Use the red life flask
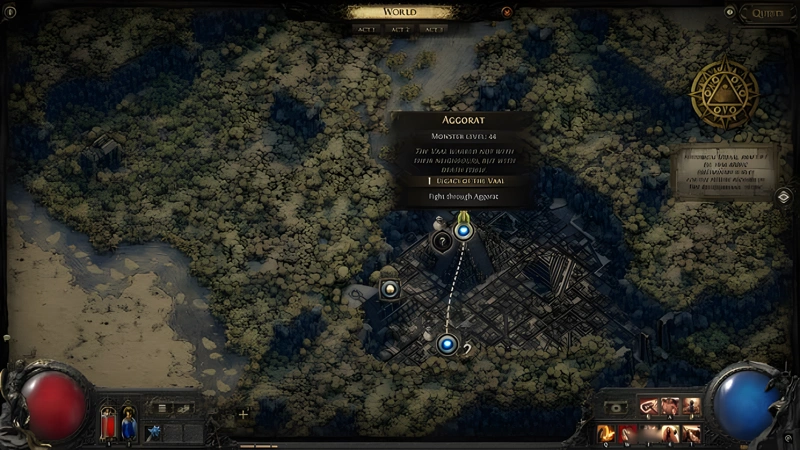800x450 pixels. click(109, 423)
